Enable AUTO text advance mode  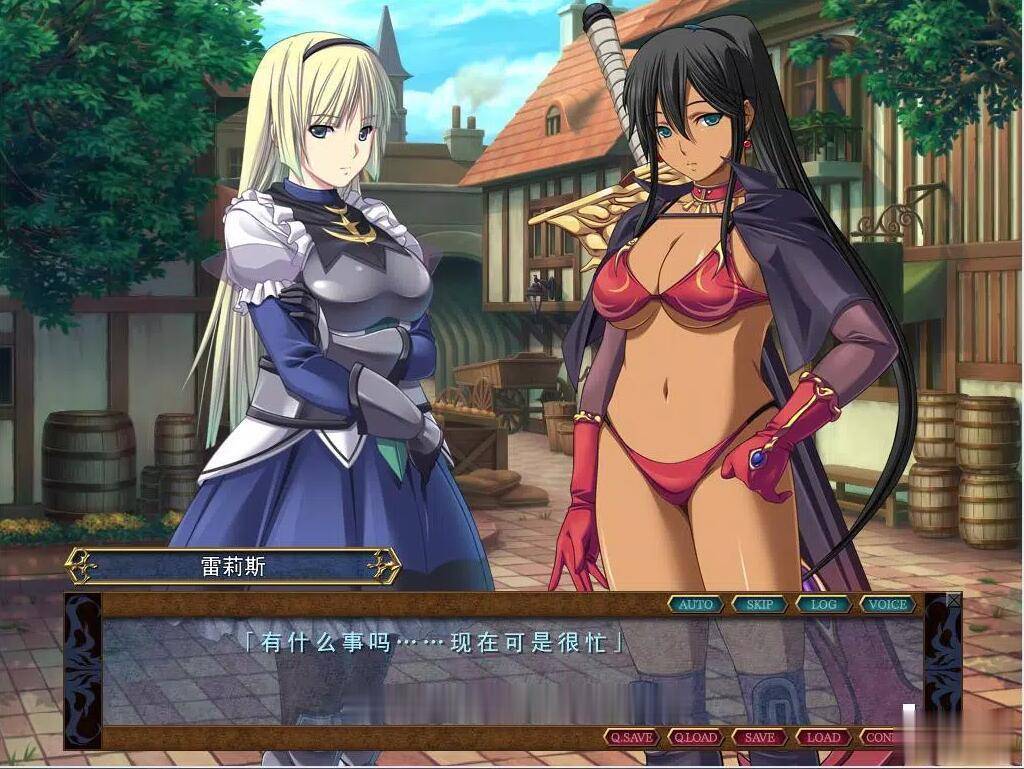click(696, 604)
